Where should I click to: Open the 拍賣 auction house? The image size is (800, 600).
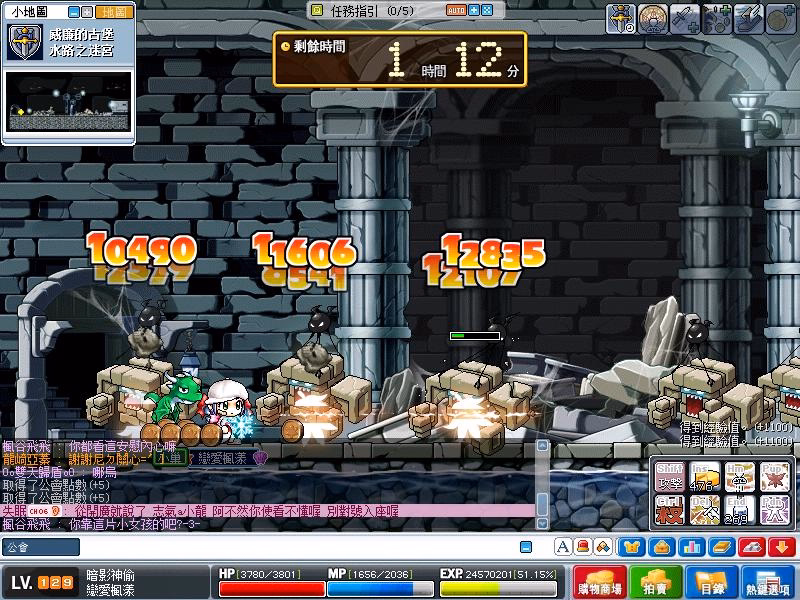click(x=656, y=582)
